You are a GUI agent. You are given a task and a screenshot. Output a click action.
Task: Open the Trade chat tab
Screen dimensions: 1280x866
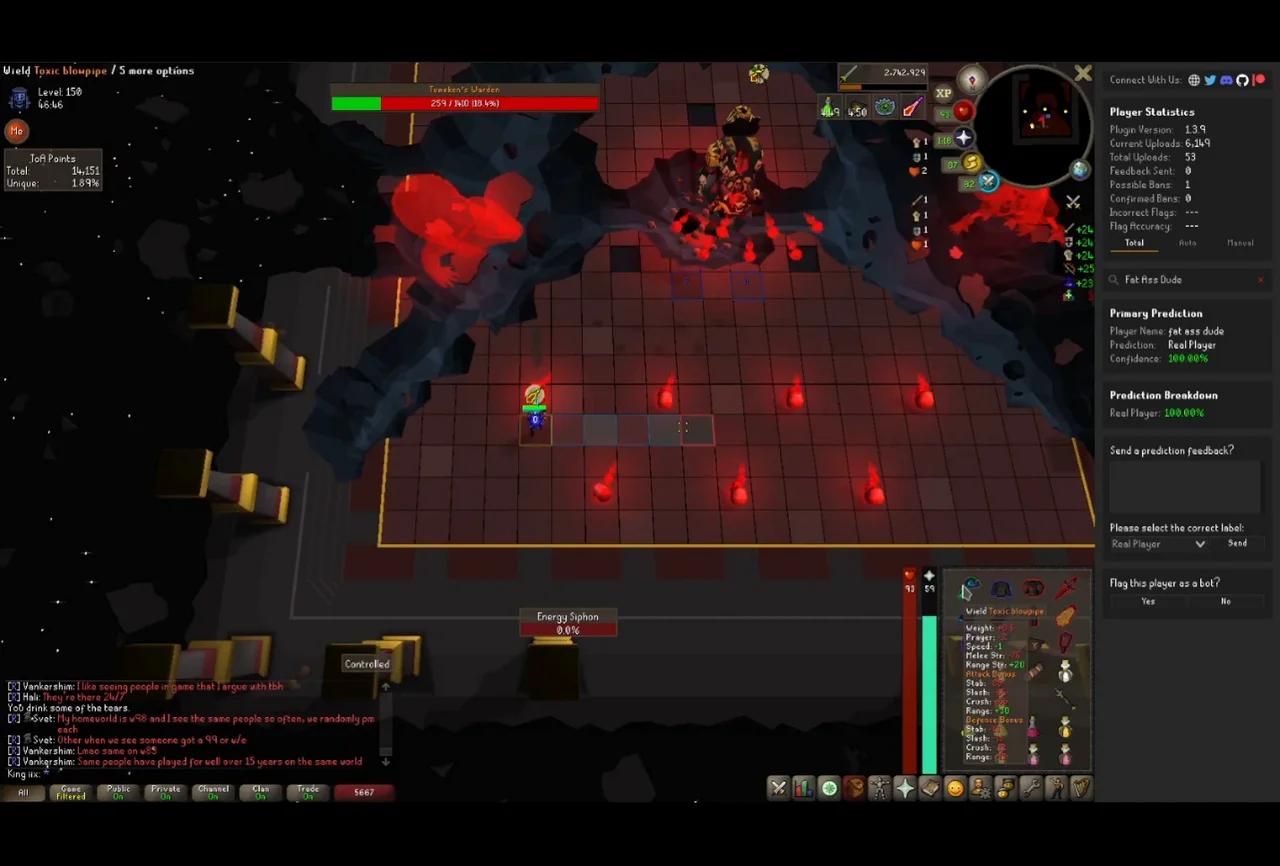(308, 792)
